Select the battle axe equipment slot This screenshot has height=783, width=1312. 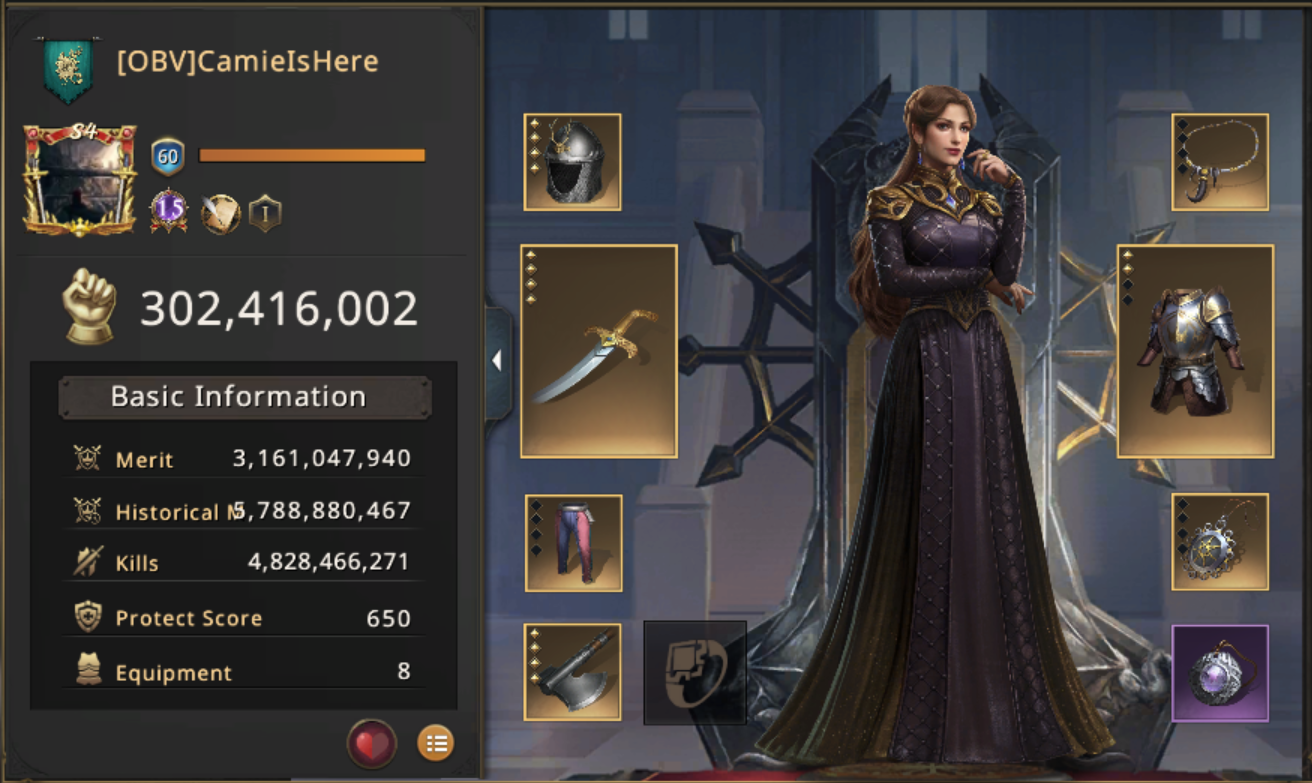[x=572, y=672]
